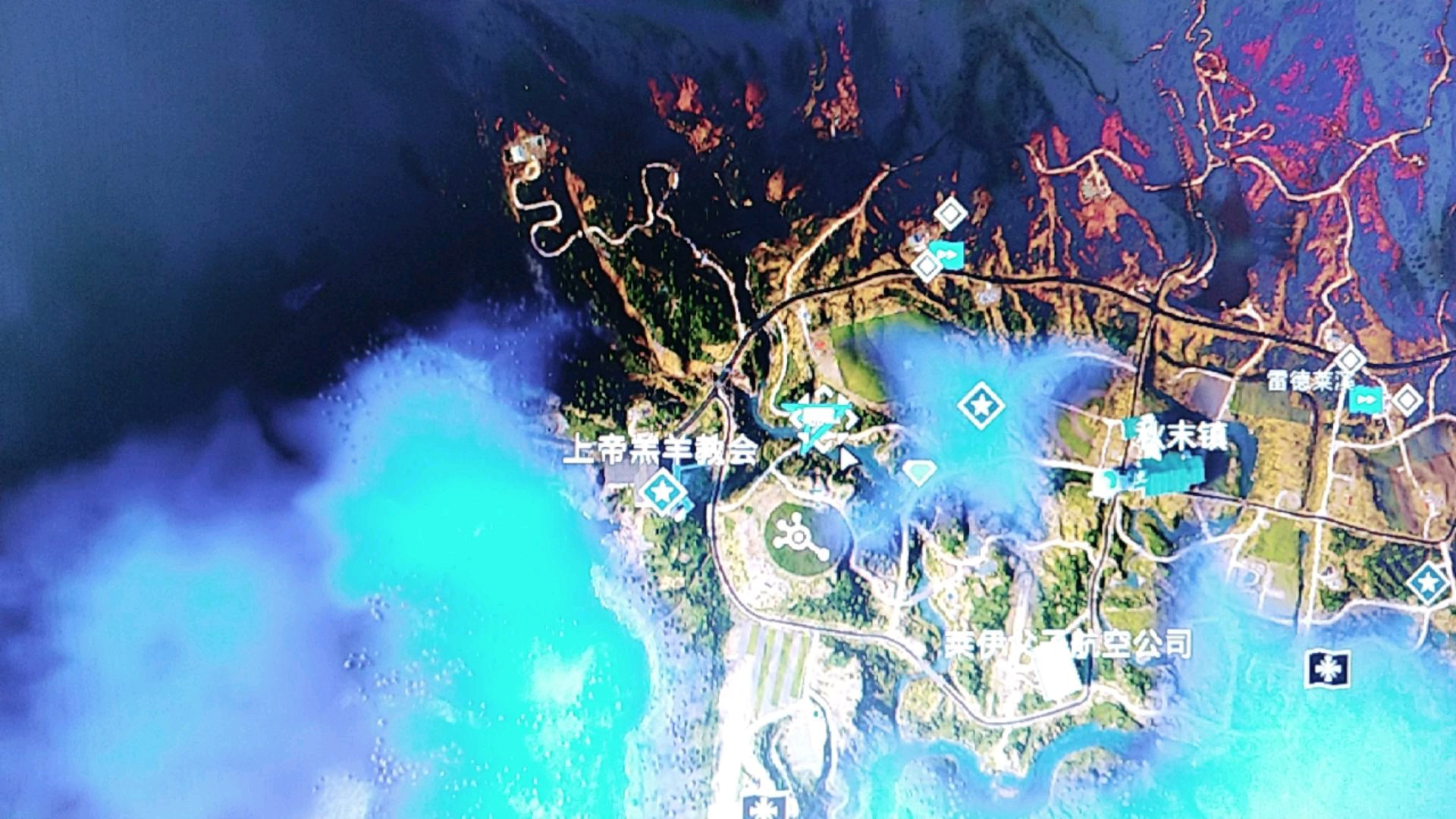The image size is (1456, 819).
Task: Click the white three-spoke hub icon
Action: pyautogui.click(x=799, y=537)
